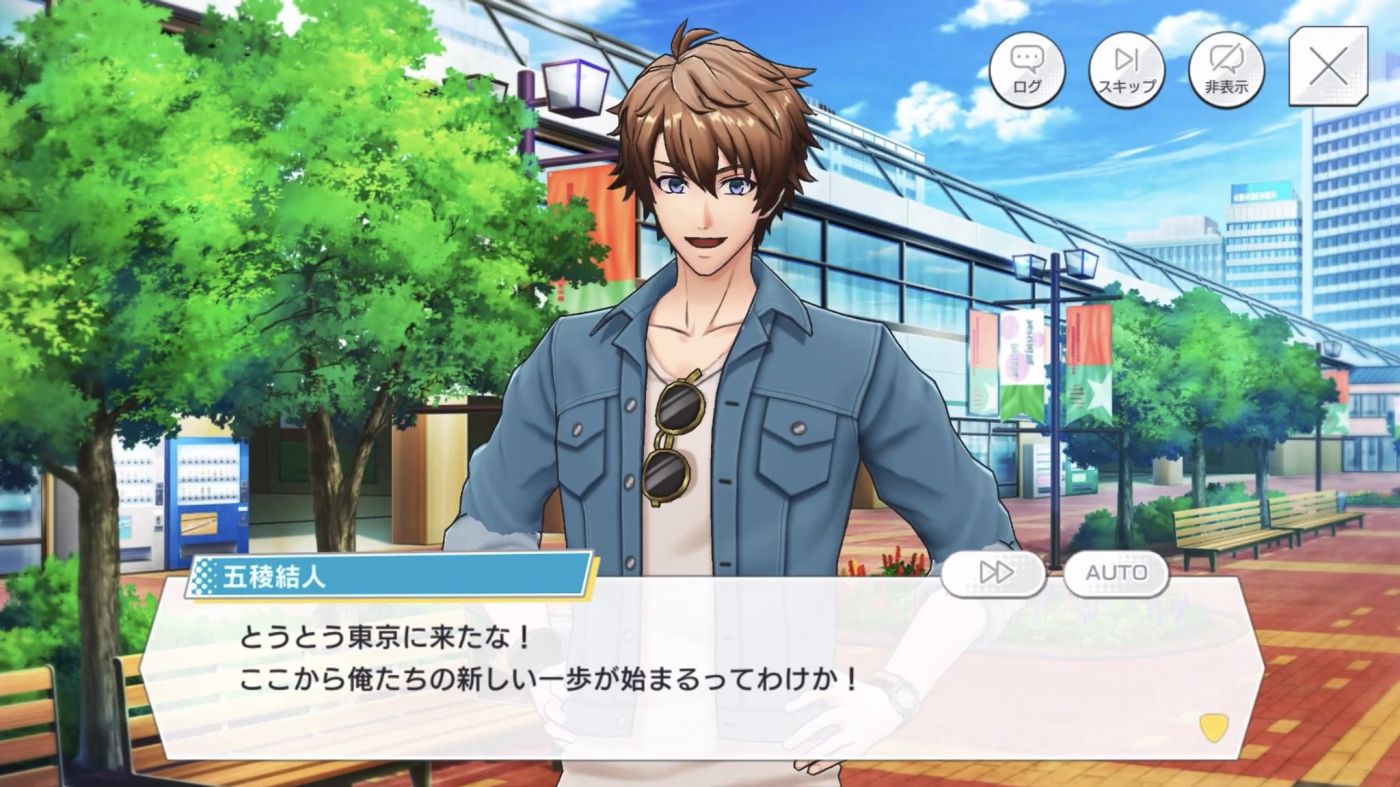Advance dialogue via the yellow continue marker
Image resolution: width=1400 pixels, height=787 pixels.
pyautogui.click(x=1213, y=727)
